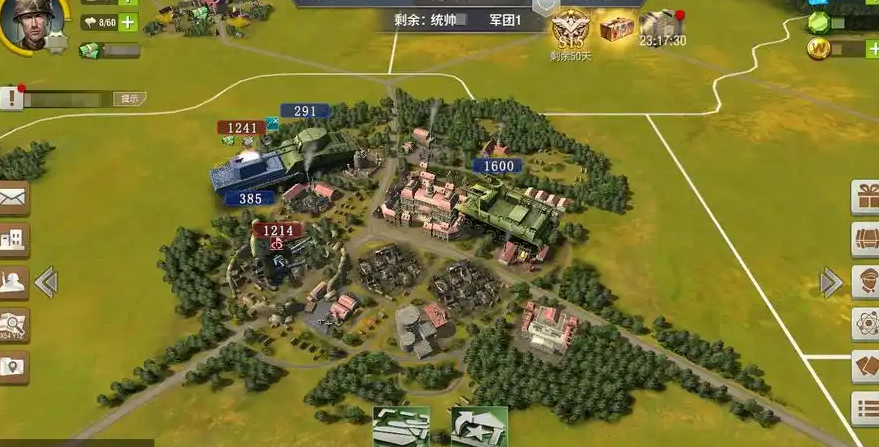Select the bottom star emblem building button
Viewport: 879px width, 447px height.
tap(477, 427)
